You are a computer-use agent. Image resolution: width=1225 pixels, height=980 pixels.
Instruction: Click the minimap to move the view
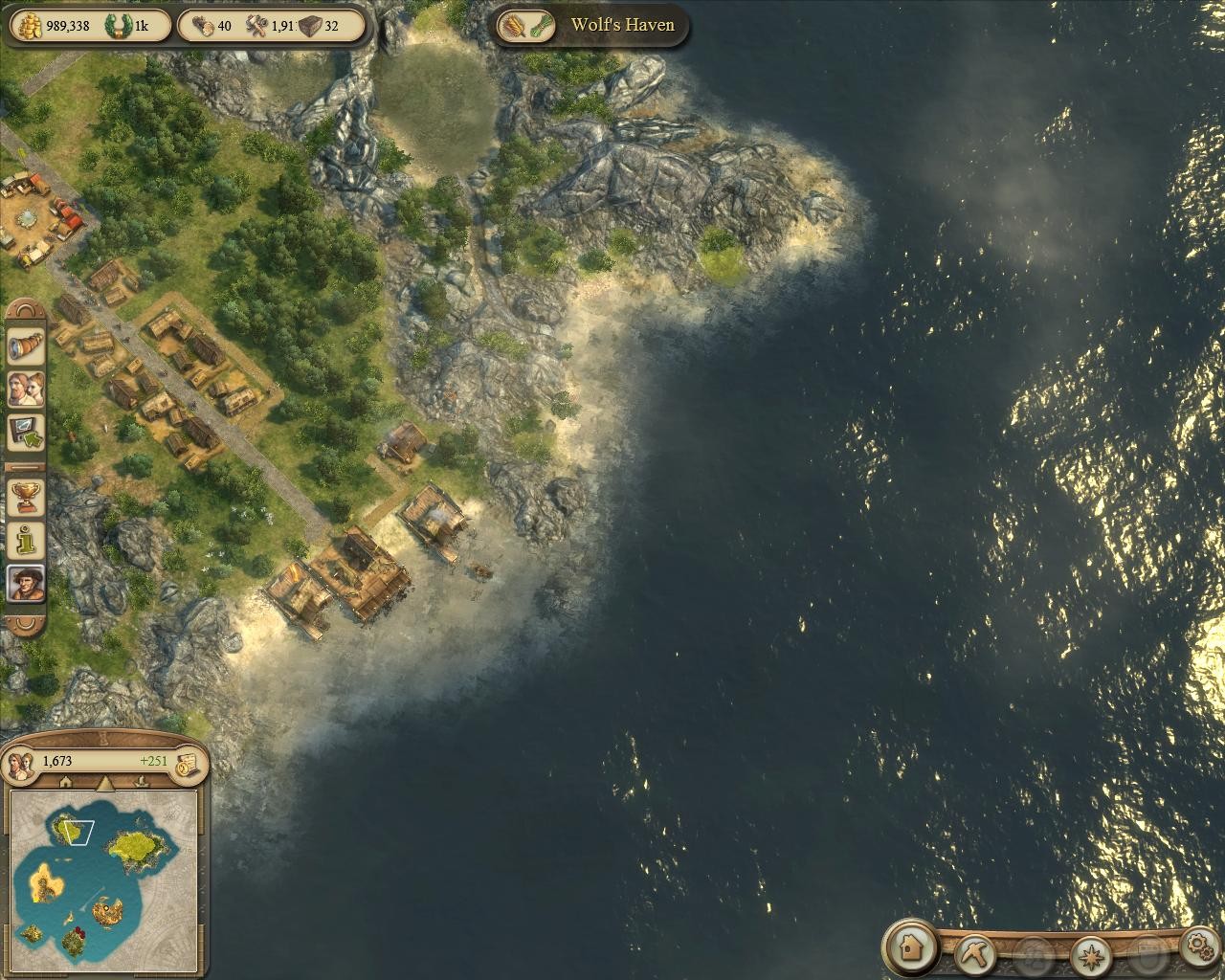coord(103,876)
